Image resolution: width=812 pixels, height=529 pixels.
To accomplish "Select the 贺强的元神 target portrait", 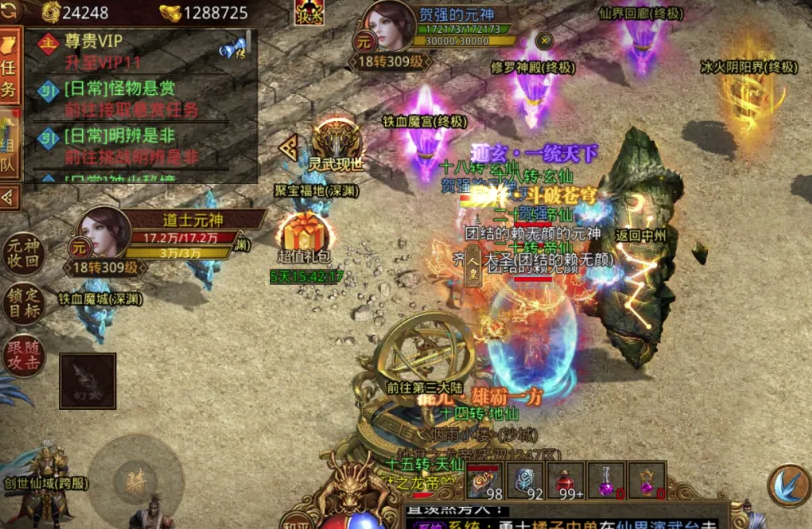I will tap(390, 27).
